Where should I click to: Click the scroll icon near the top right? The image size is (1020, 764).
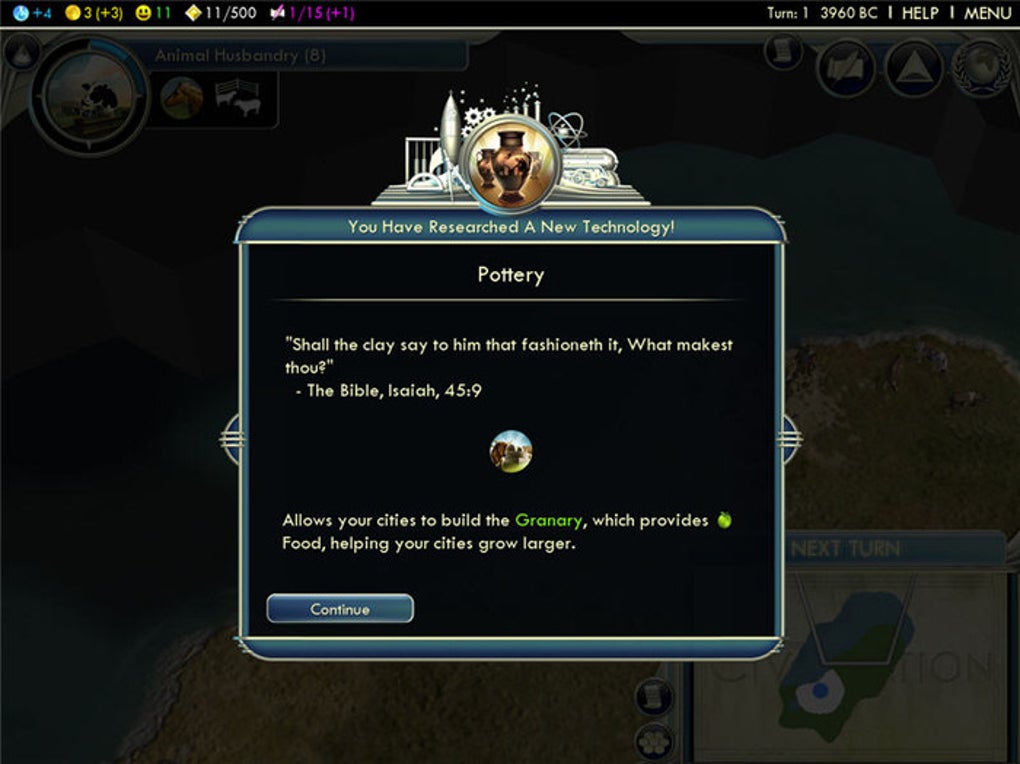[785, 52]
